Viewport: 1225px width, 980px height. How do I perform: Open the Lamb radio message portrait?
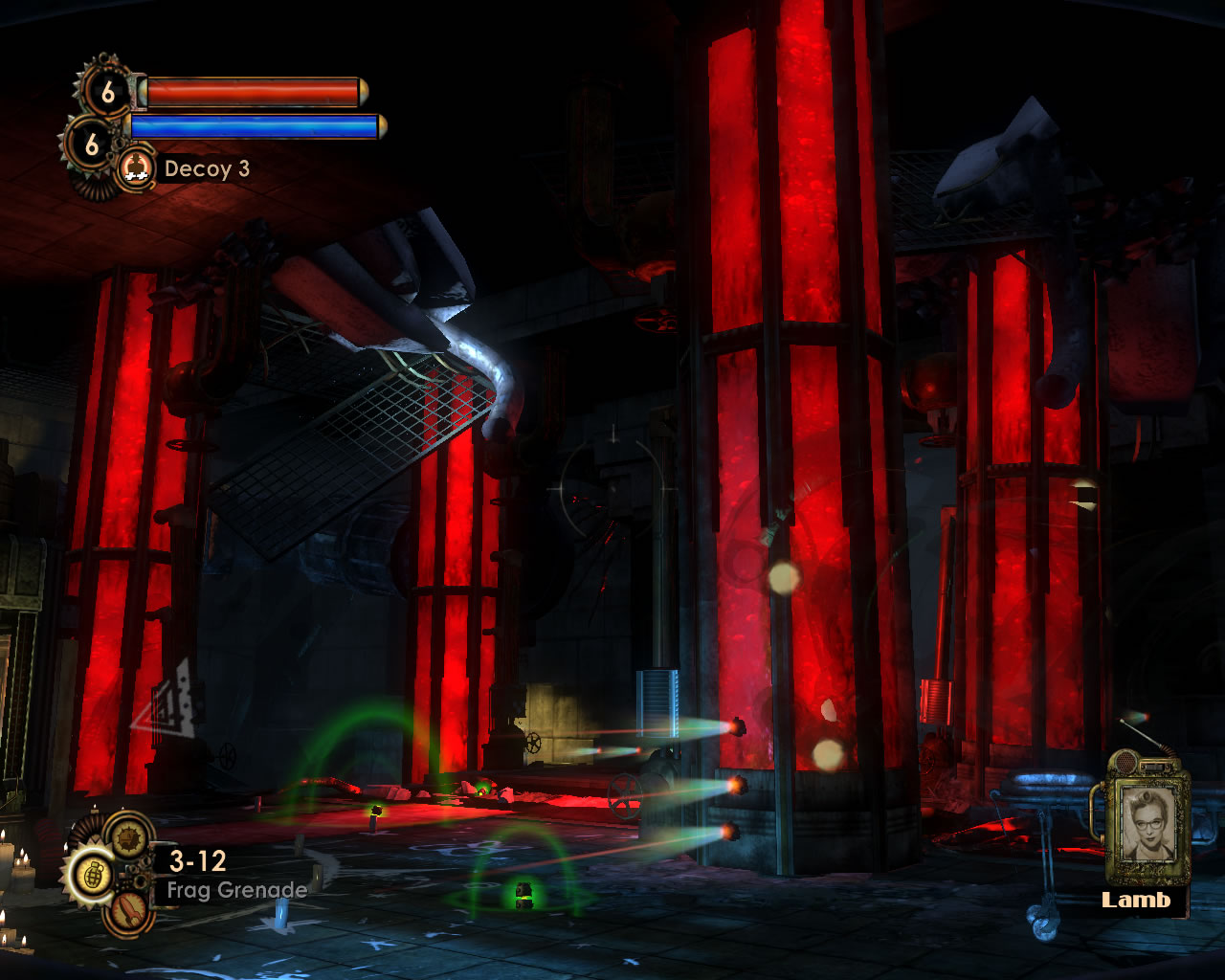pos(1147,824)
